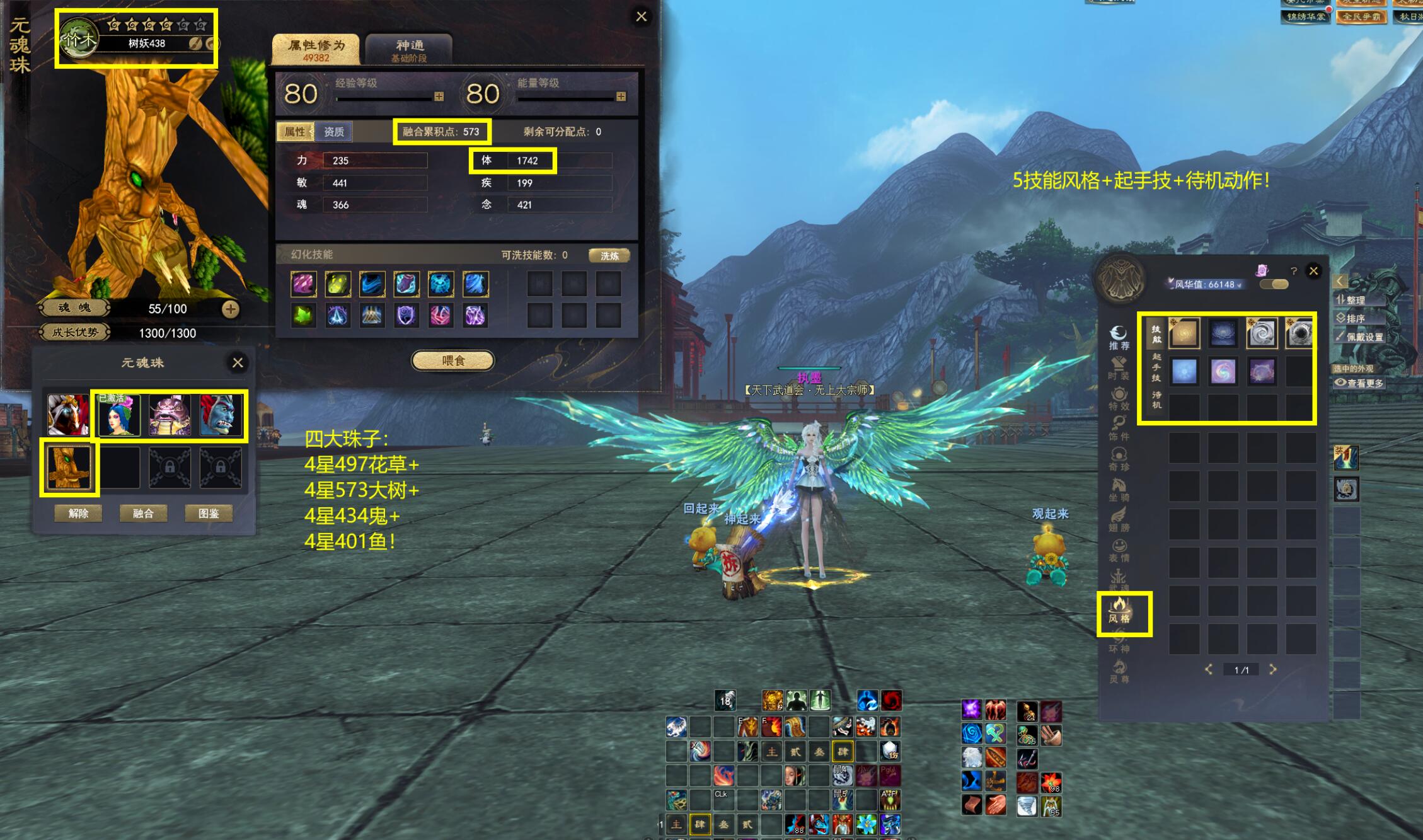Open 融合 fusion for soul orbs
Image resolution: width=1423 pixels, height=840 pixels.
pos(143,513)
